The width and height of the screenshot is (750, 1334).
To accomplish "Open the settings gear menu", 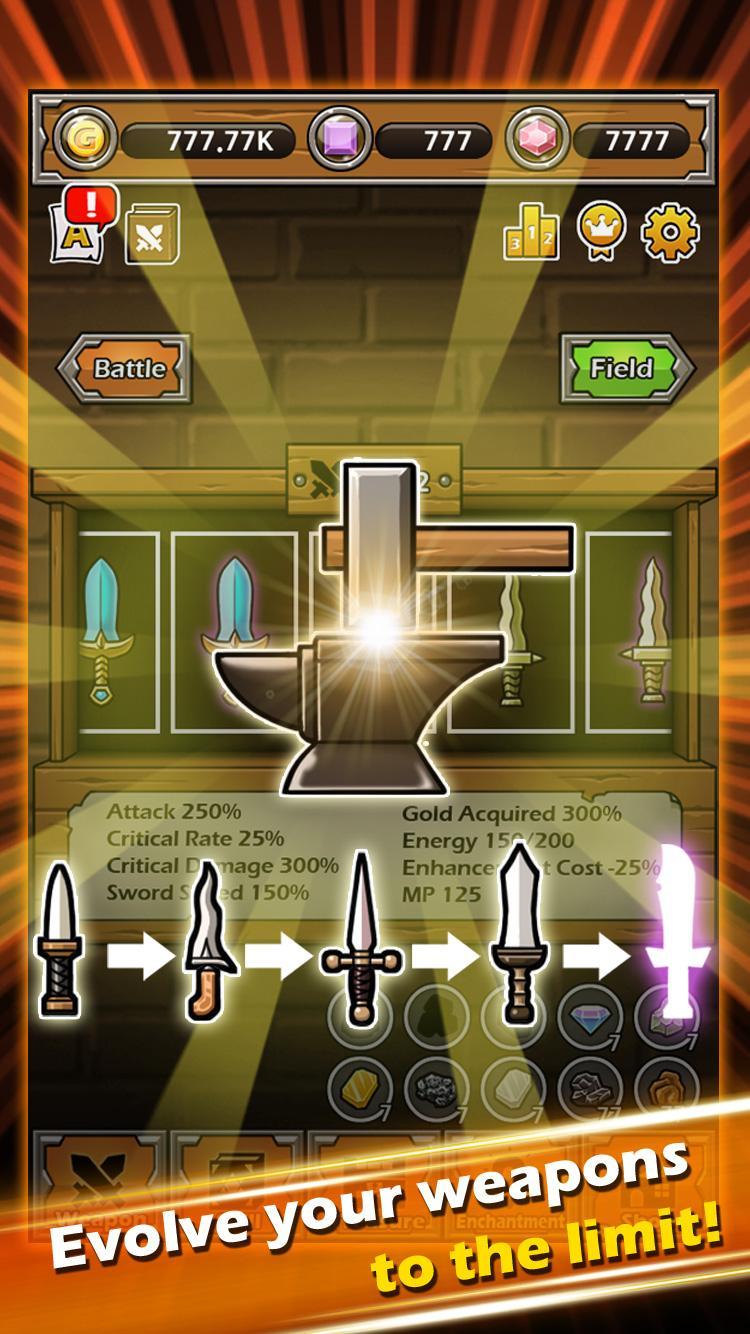I will coord(670,232).
